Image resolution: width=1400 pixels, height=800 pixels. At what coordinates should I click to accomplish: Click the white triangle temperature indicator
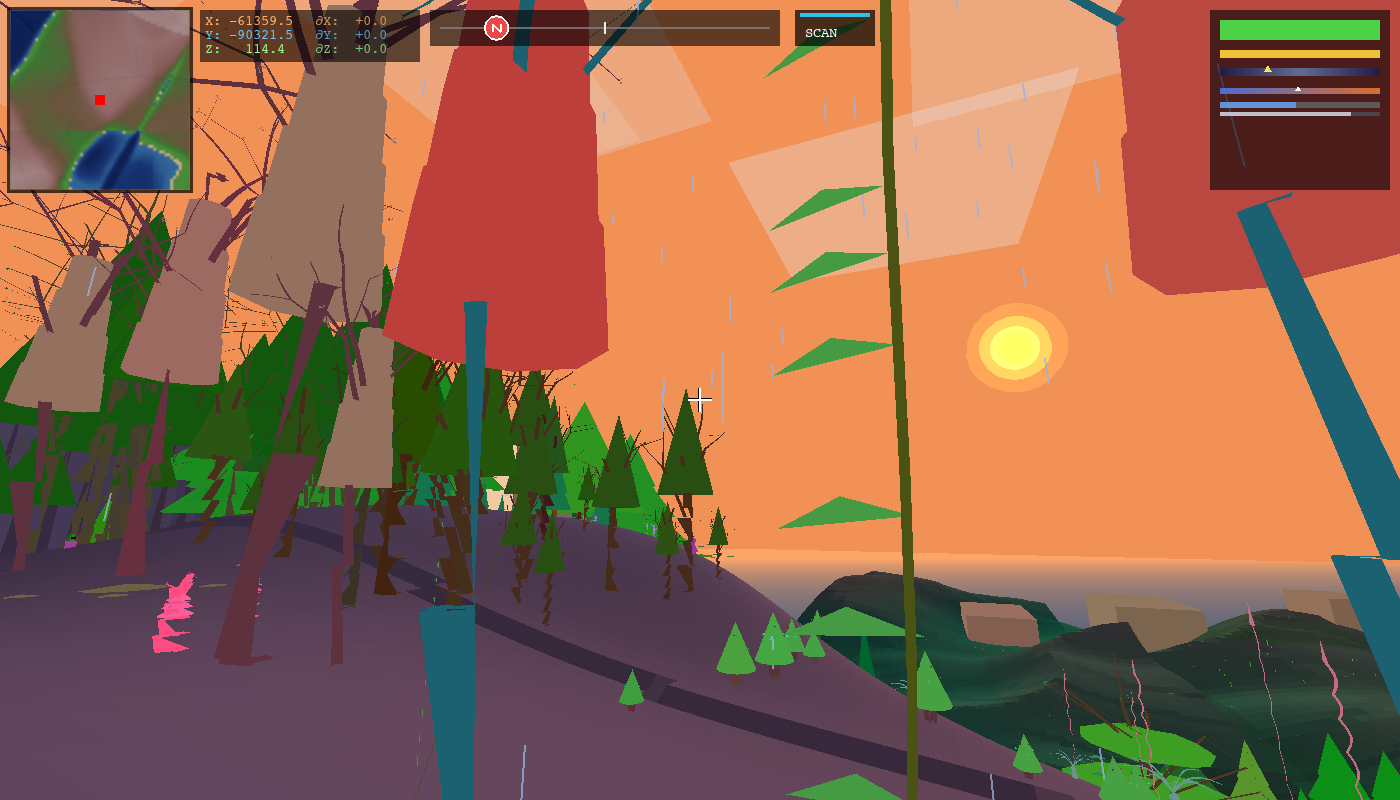point(1298,89)
